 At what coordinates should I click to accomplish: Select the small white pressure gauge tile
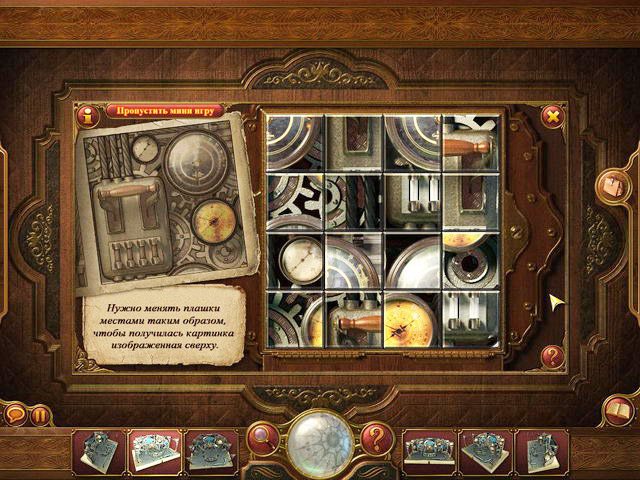pyautogui.click(x=295, y=259)
